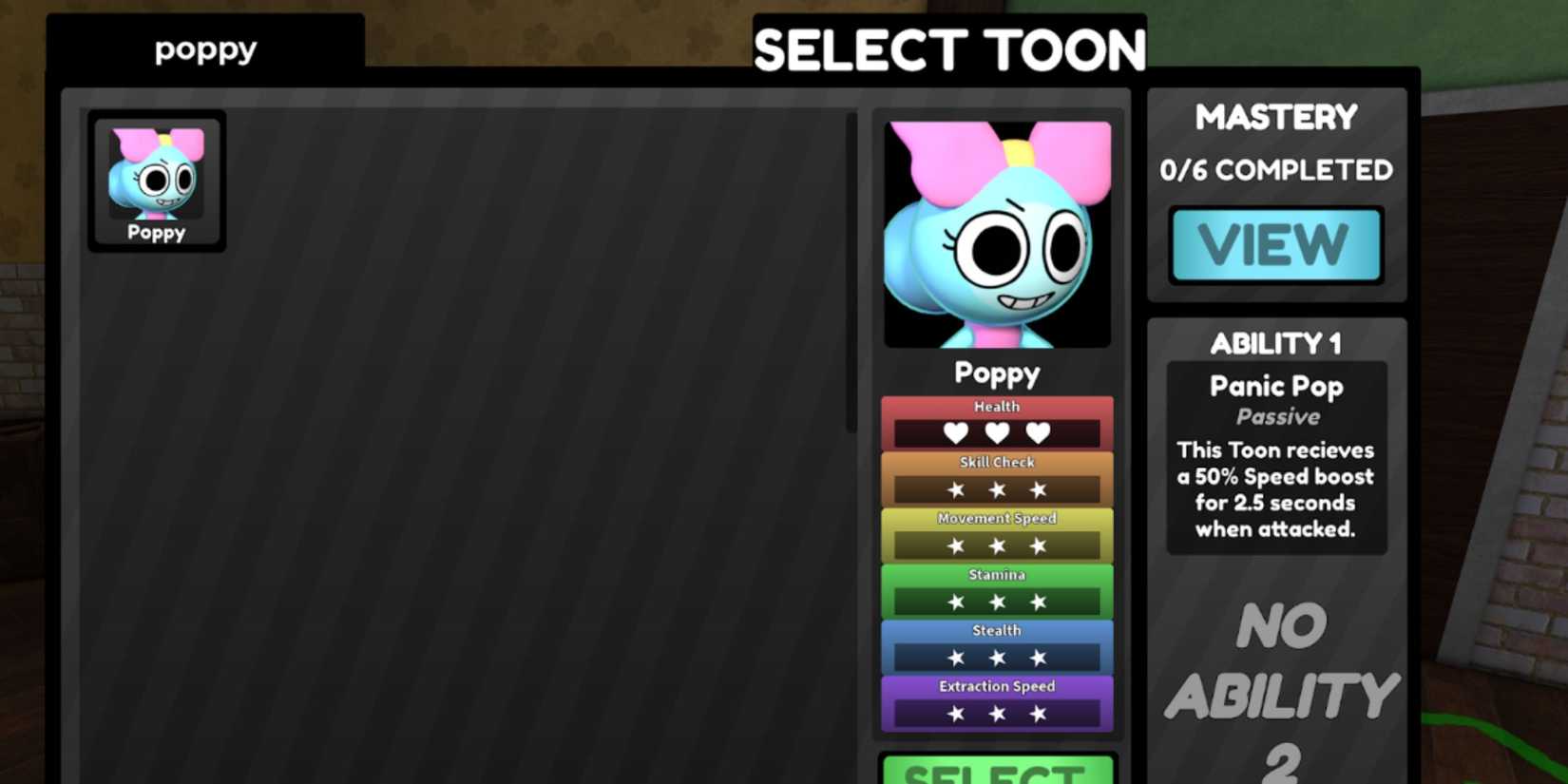
Task: Click the Stamina star rating
Action: (x=996, y=601)
